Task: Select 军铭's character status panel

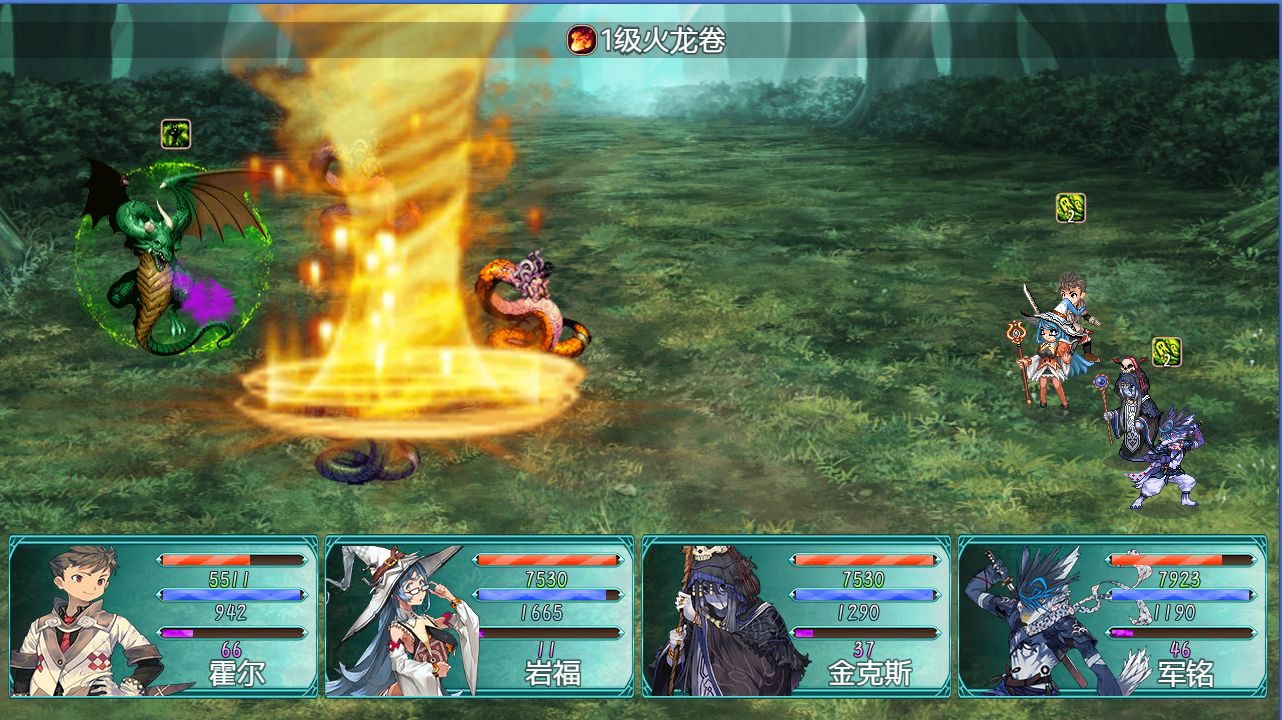Action: (1112, 616)
